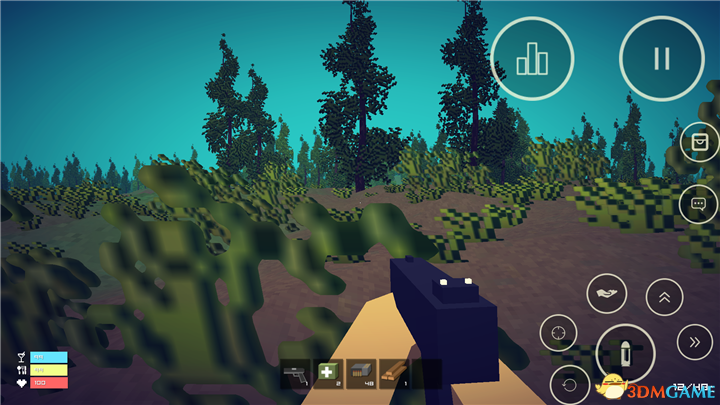Select the pistol hotbar slot
Viewport: 720px width, 405px height.
pyautogui.click(x=295, y=373)
